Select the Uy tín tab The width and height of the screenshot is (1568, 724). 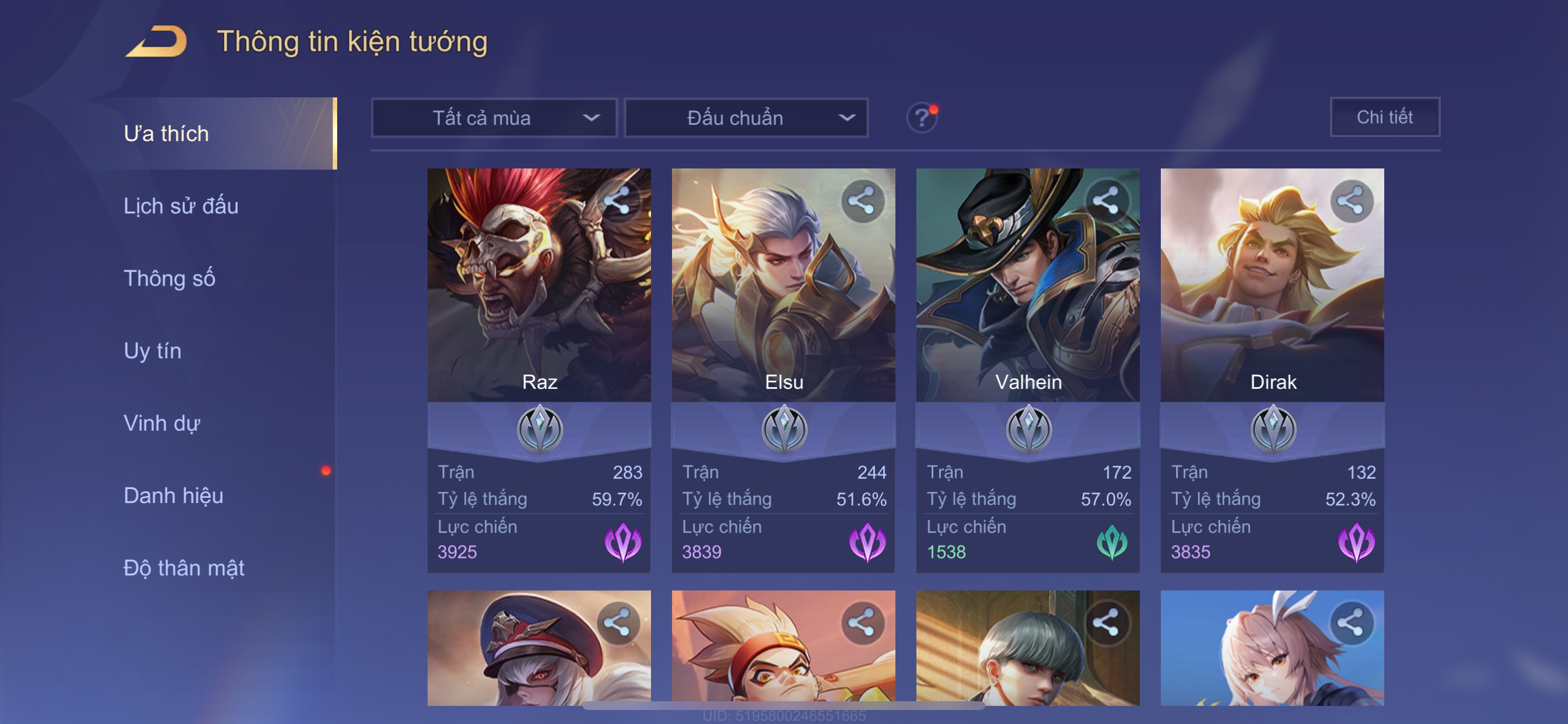click(152, 350)
